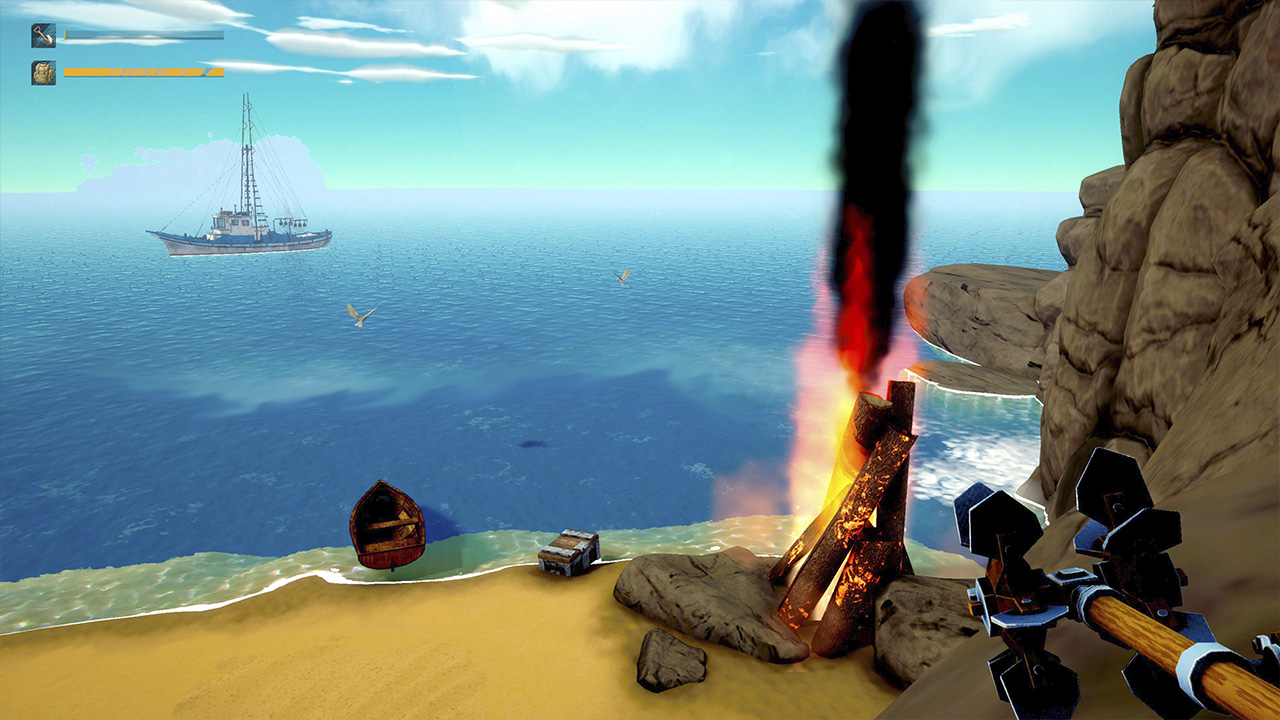This screenshot has width=1280, height=720.
Task: Toggle the shovel durability display
Action: click(x=145, y=35)
